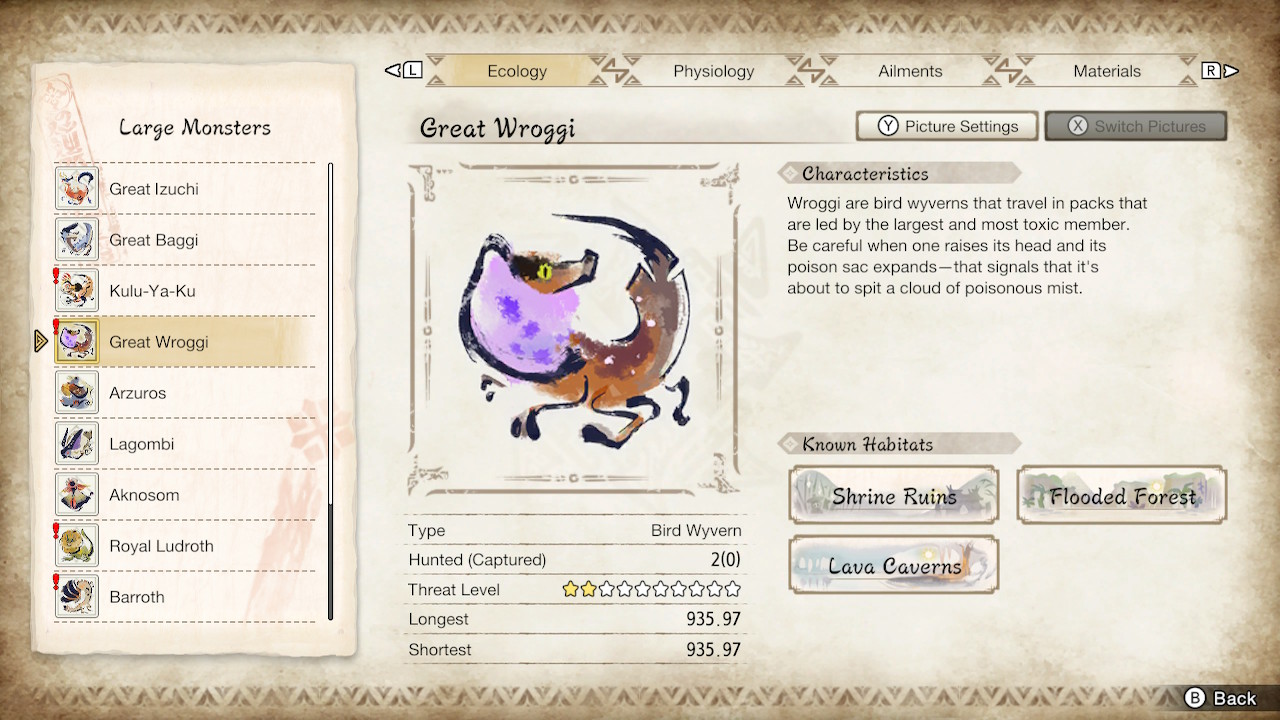Open the Materials tab
This screenshot has height=720, width=1280.
tap(1107, 71)
